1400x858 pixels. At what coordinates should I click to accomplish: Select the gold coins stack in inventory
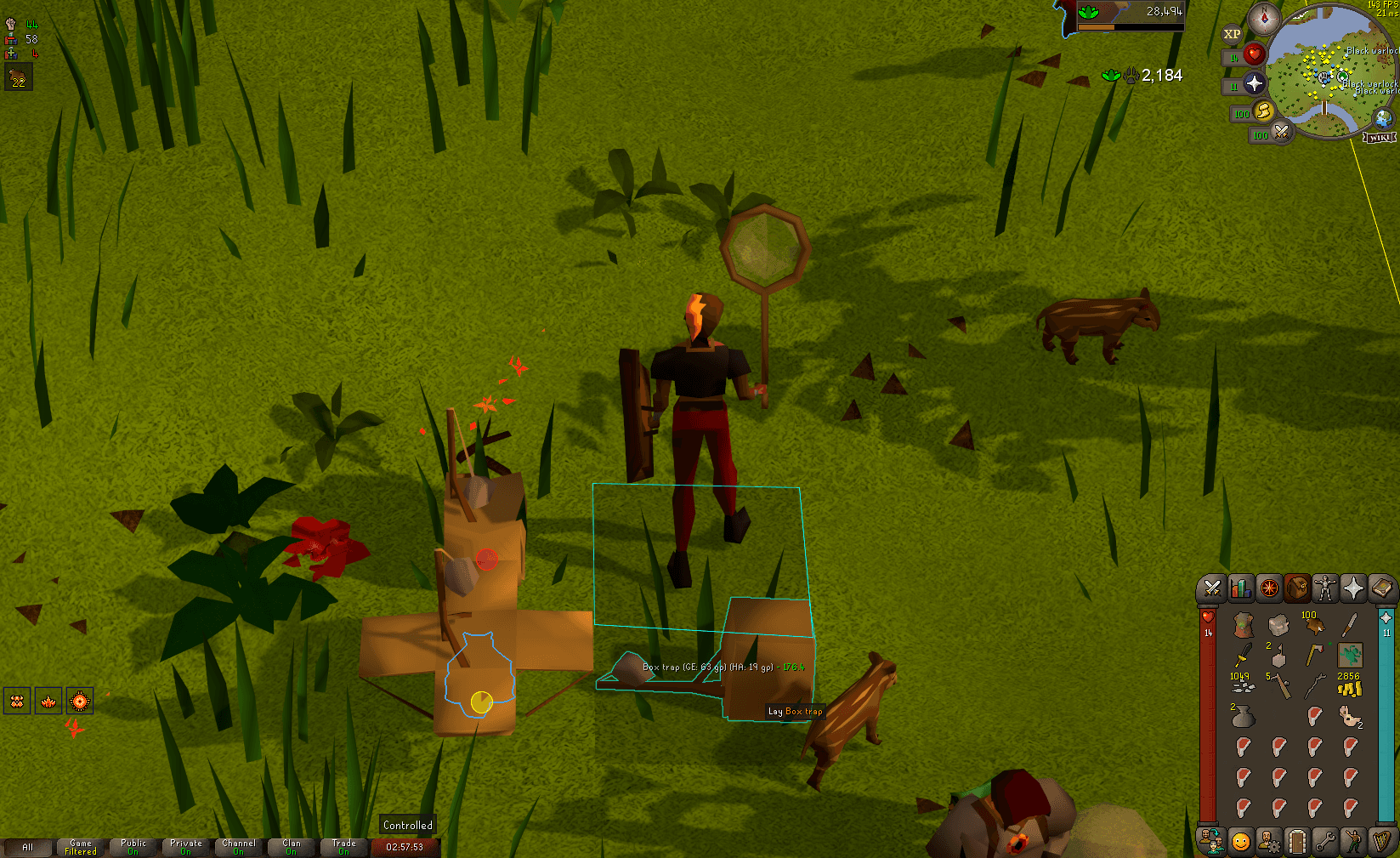(1350, 689)
